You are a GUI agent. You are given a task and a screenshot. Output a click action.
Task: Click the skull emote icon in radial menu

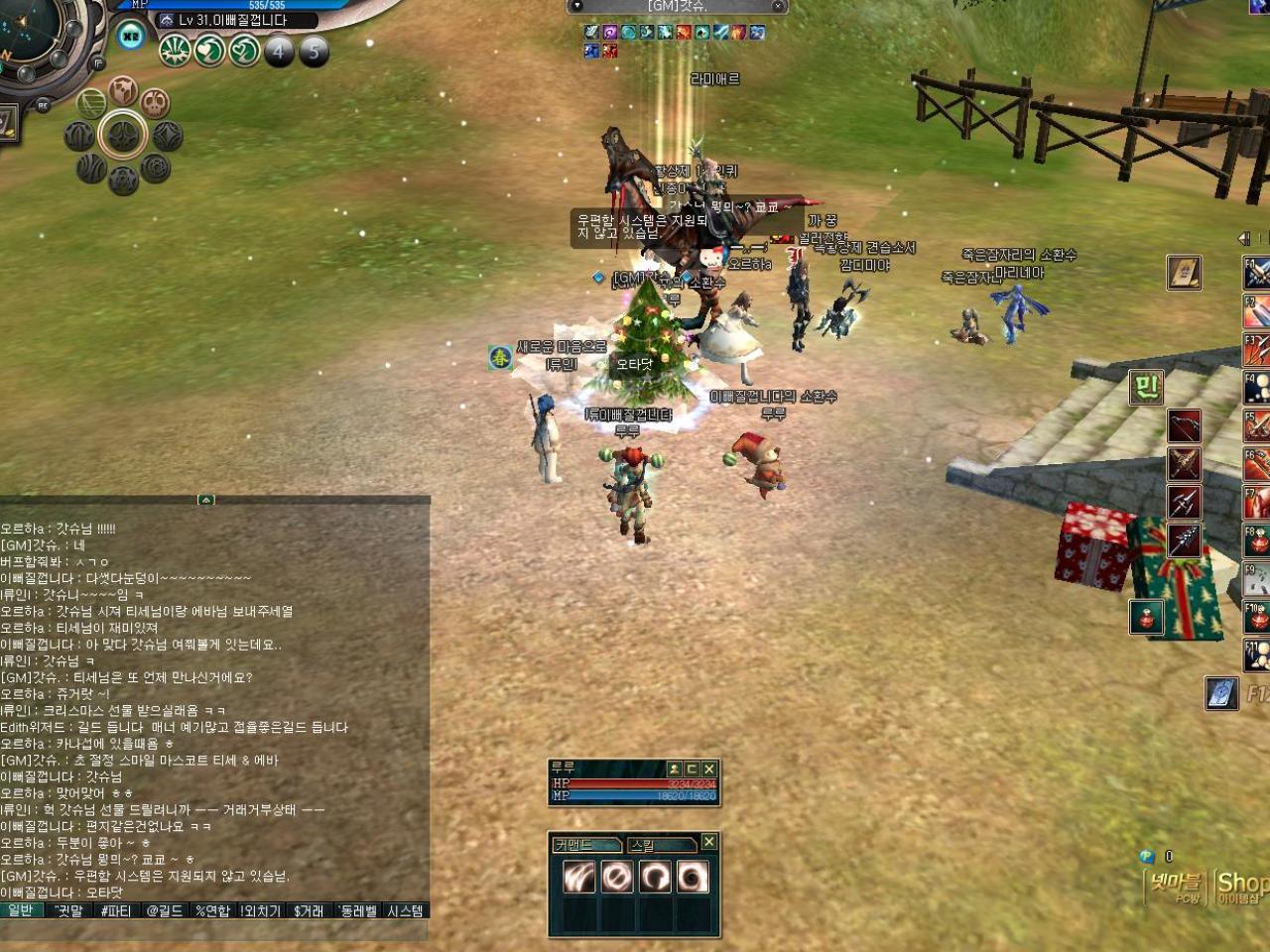pyautogui.click(x=155, y=102)
